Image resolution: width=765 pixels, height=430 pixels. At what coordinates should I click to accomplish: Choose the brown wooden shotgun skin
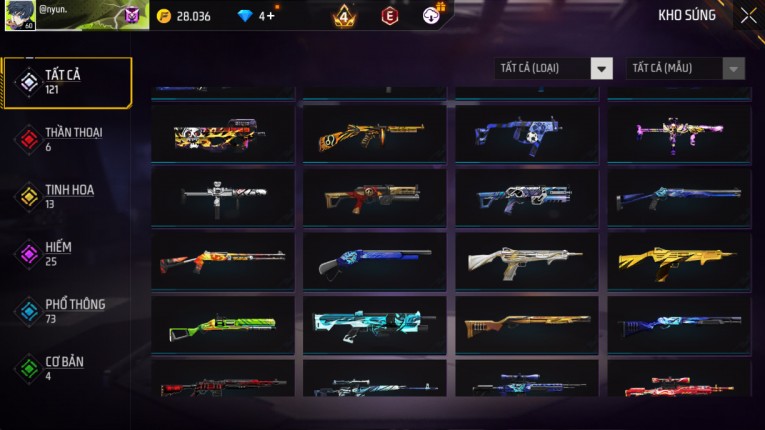tap(526, 325)
